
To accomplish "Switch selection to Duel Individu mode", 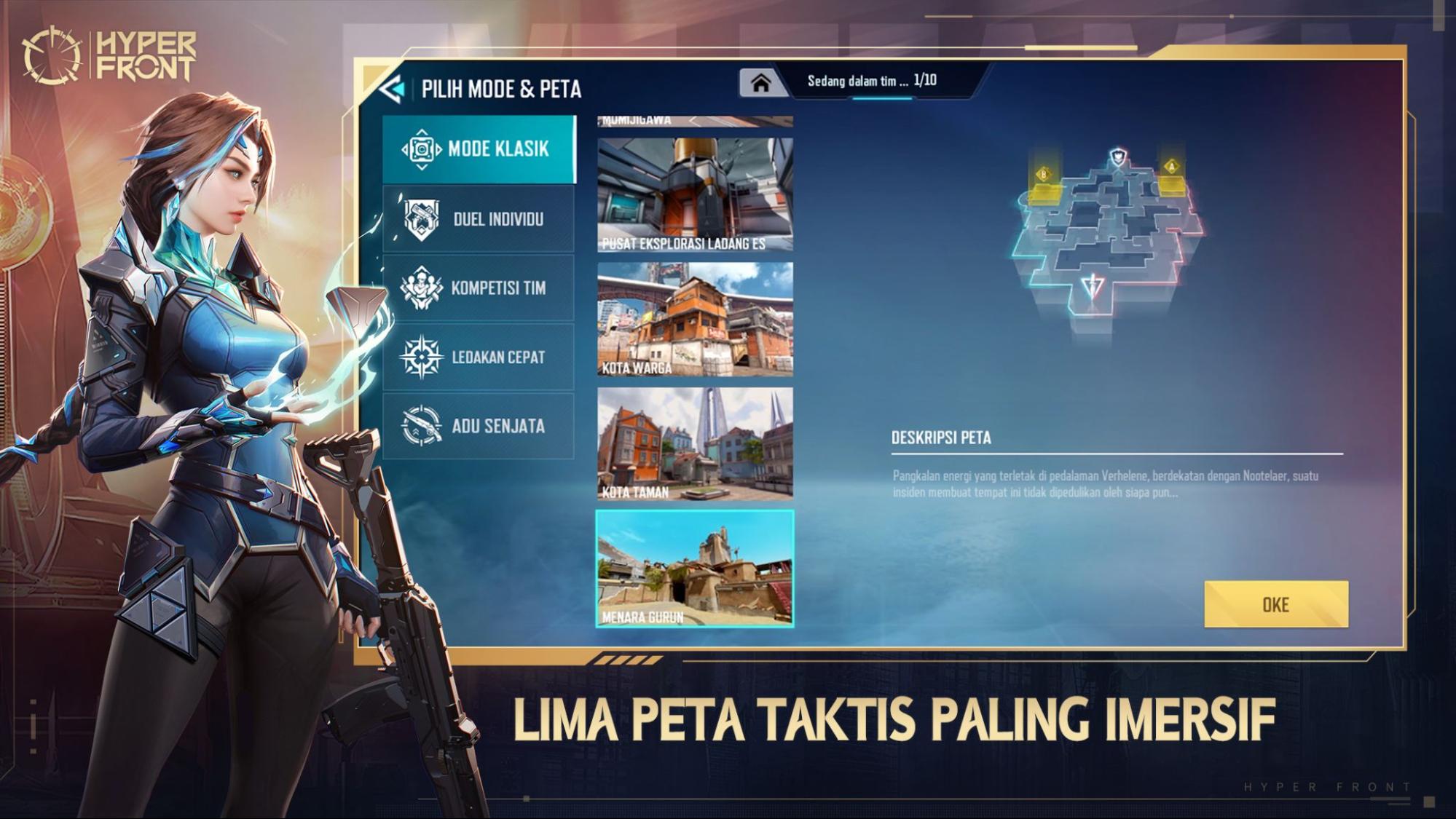I will click(x=477, y=218).
